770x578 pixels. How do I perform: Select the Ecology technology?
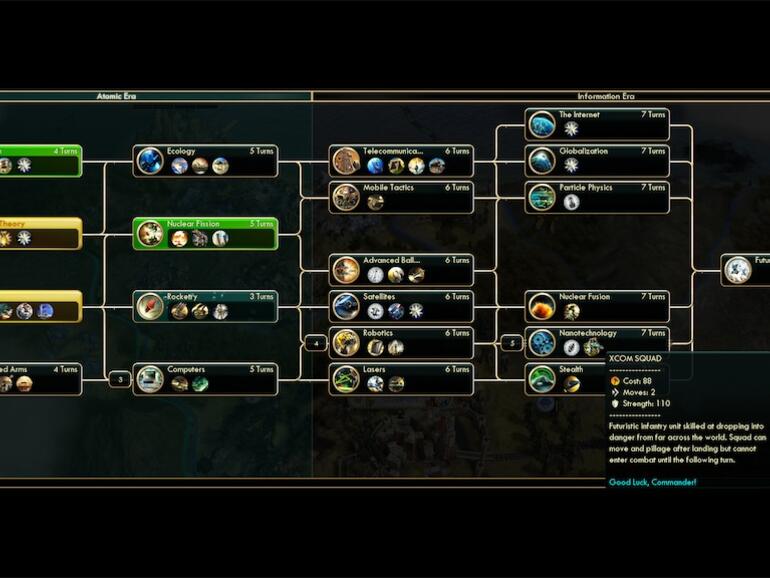pyautogui.click(x=205, y=160)
